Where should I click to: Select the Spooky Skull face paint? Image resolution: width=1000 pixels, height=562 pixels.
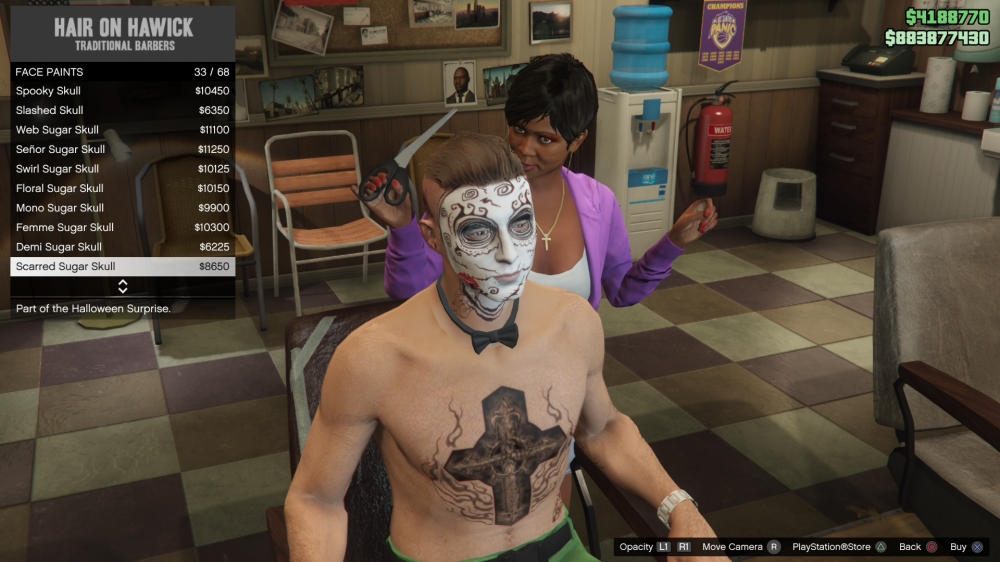click(x=122, y=91)
